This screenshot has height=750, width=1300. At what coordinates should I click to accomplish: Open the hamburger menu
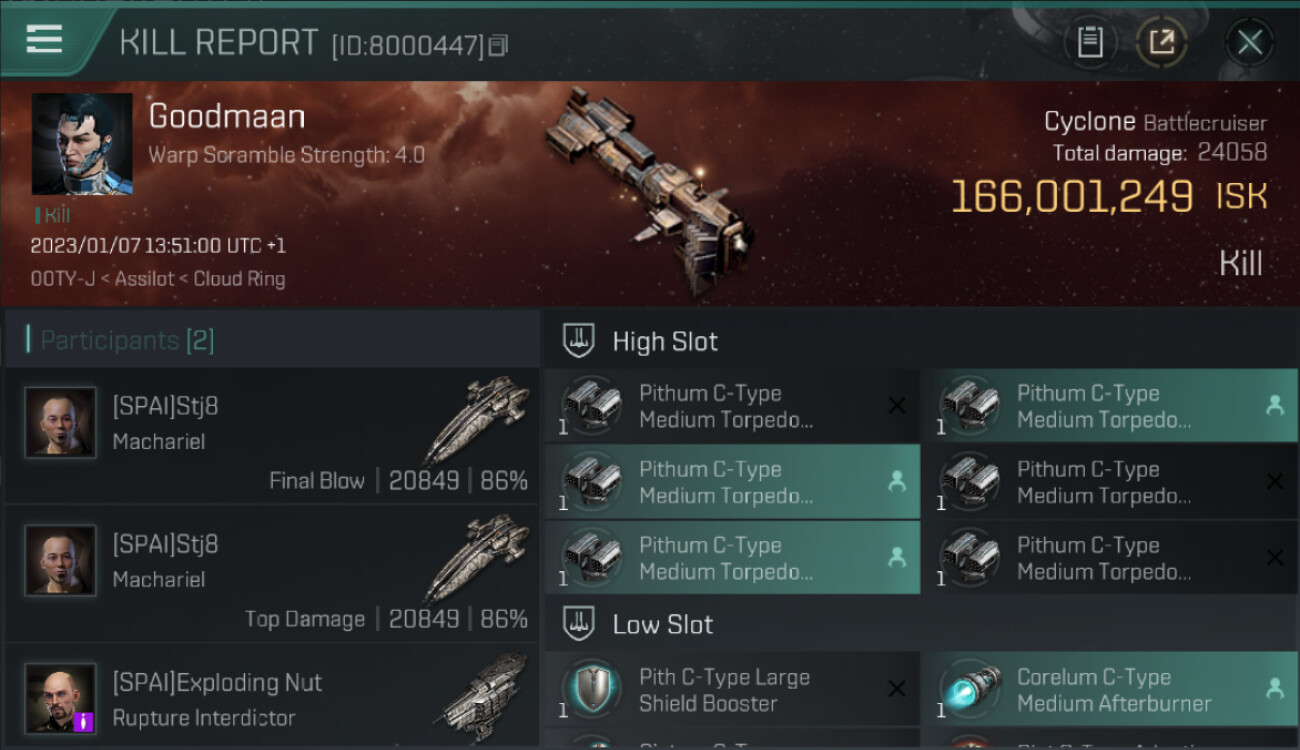tap(45, 41)
